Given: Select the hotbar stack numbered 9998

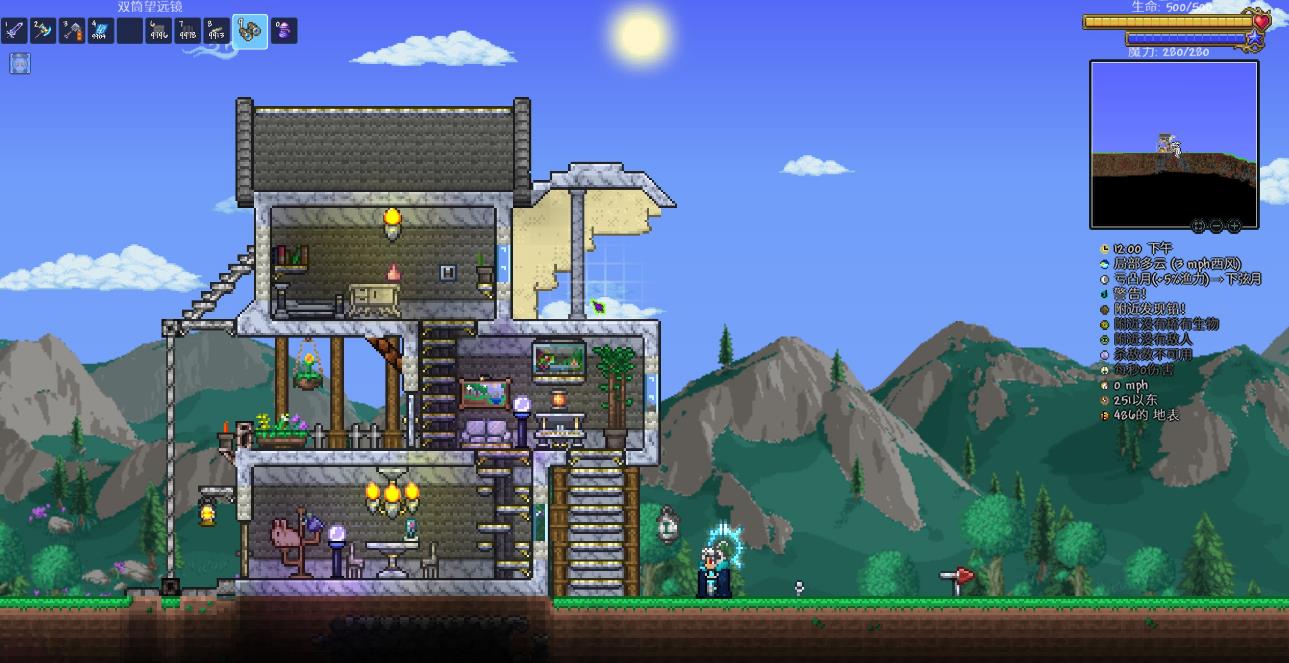Looking at the screenshot, I should [187, 31].
